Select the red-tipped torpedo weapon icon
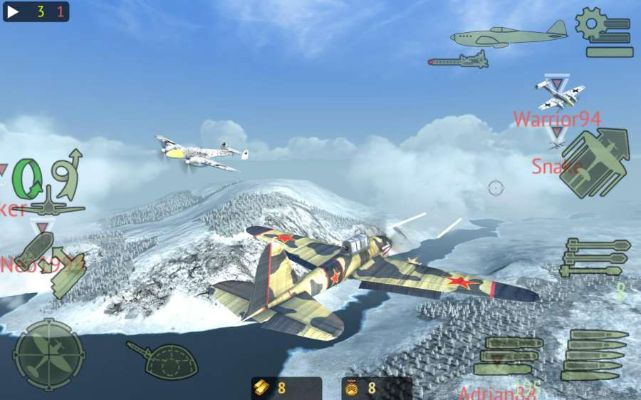Screen dimensions: 641x400 click(458, 61)
